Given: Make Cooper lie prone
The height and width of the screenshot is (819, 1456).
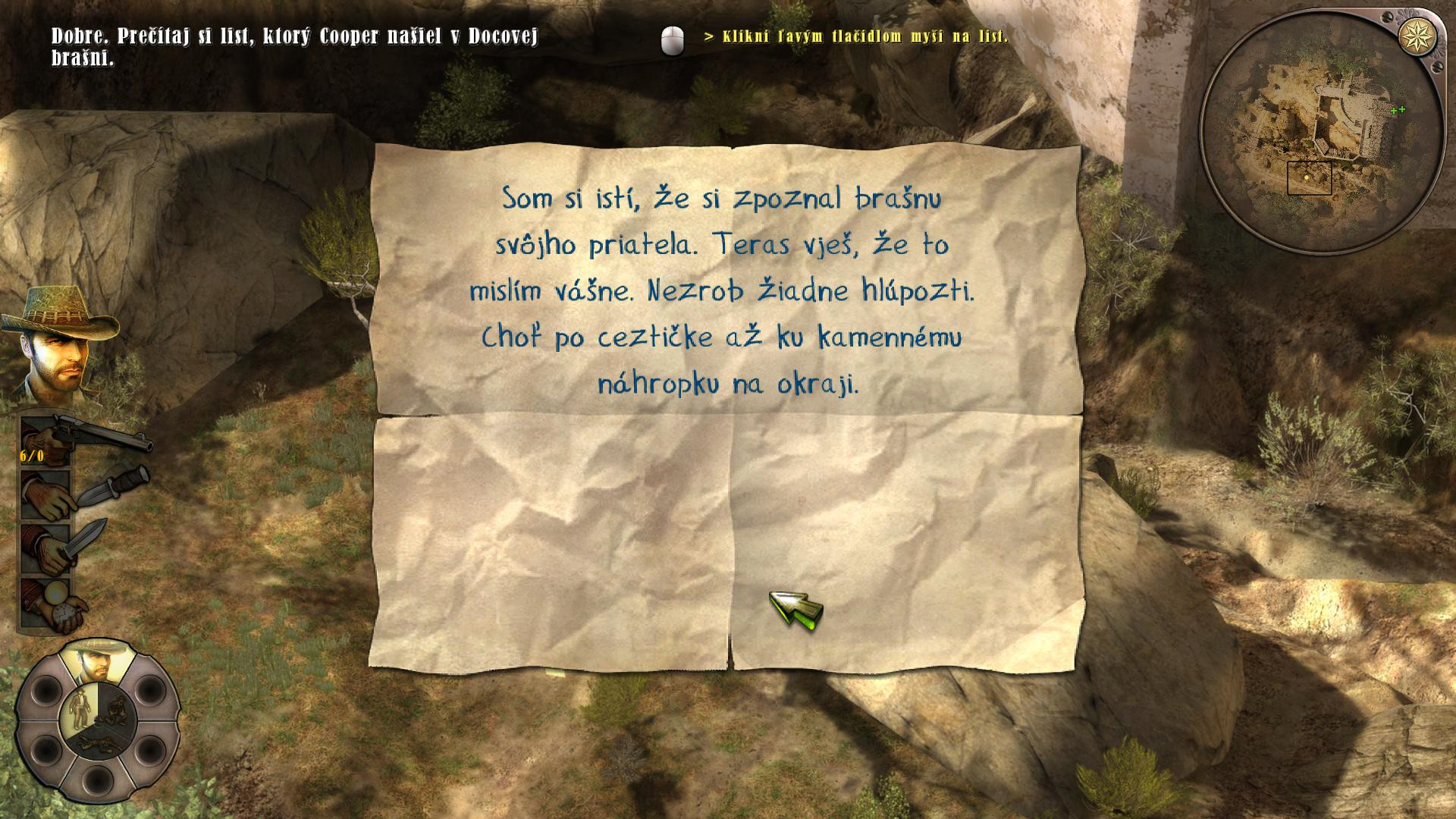Looking at the screenshot, I should tap(97, 740).
